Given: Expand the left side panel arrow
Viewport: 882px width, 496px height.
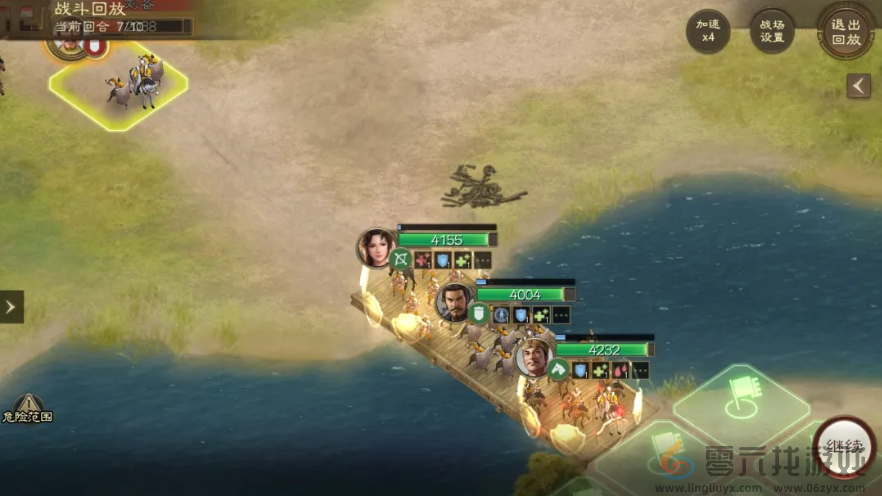Looking at the screenshot, I should pos(11,306).
